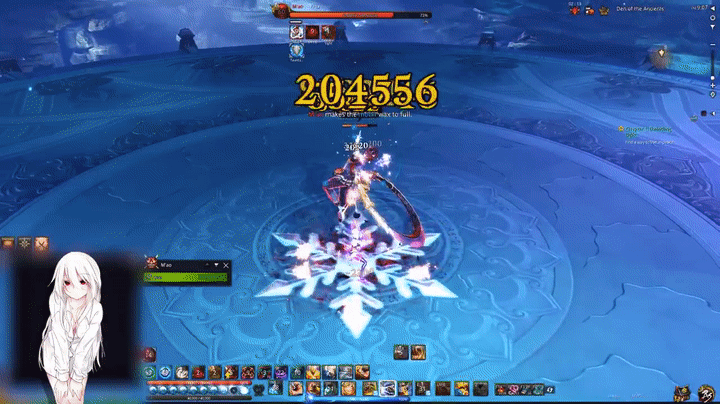Click the quest tracker entry on the right

(643, 130)
